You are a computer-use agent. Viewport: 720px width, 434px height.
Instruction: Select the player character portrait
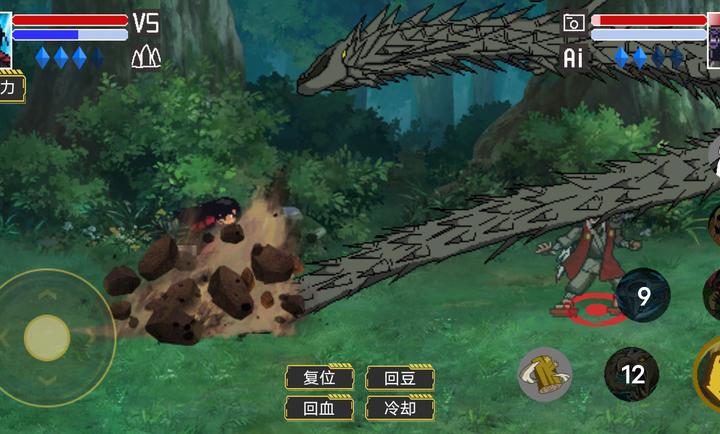click(5, 40)
